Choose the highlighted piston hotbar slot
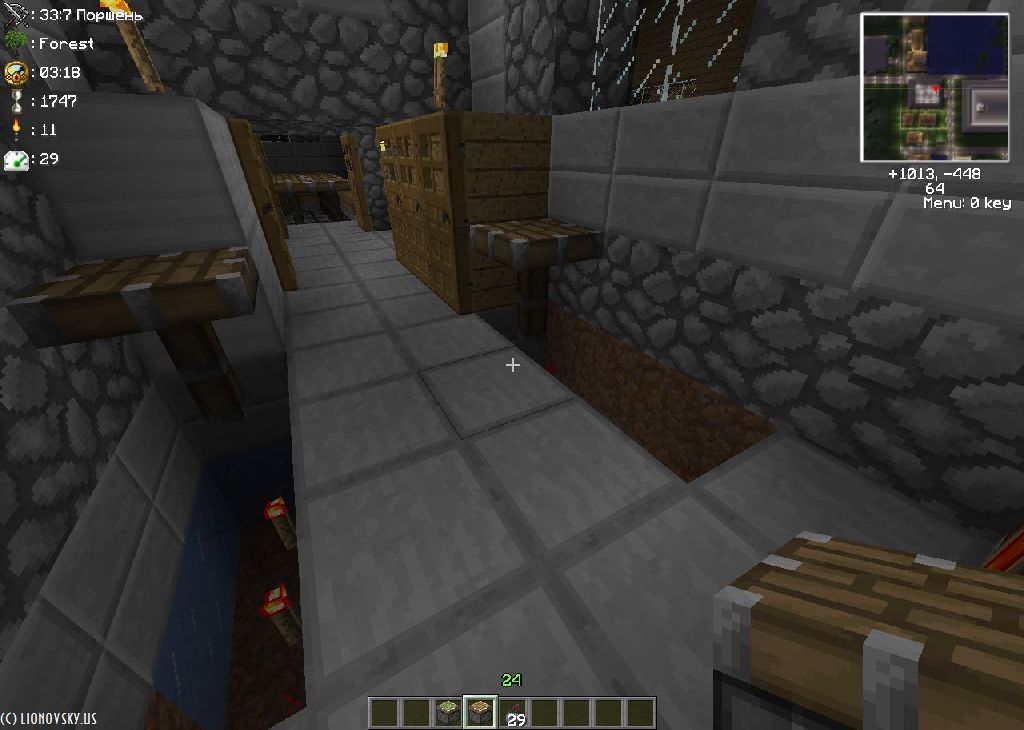This screenshot has width=1024, height=730. [480, 713]
